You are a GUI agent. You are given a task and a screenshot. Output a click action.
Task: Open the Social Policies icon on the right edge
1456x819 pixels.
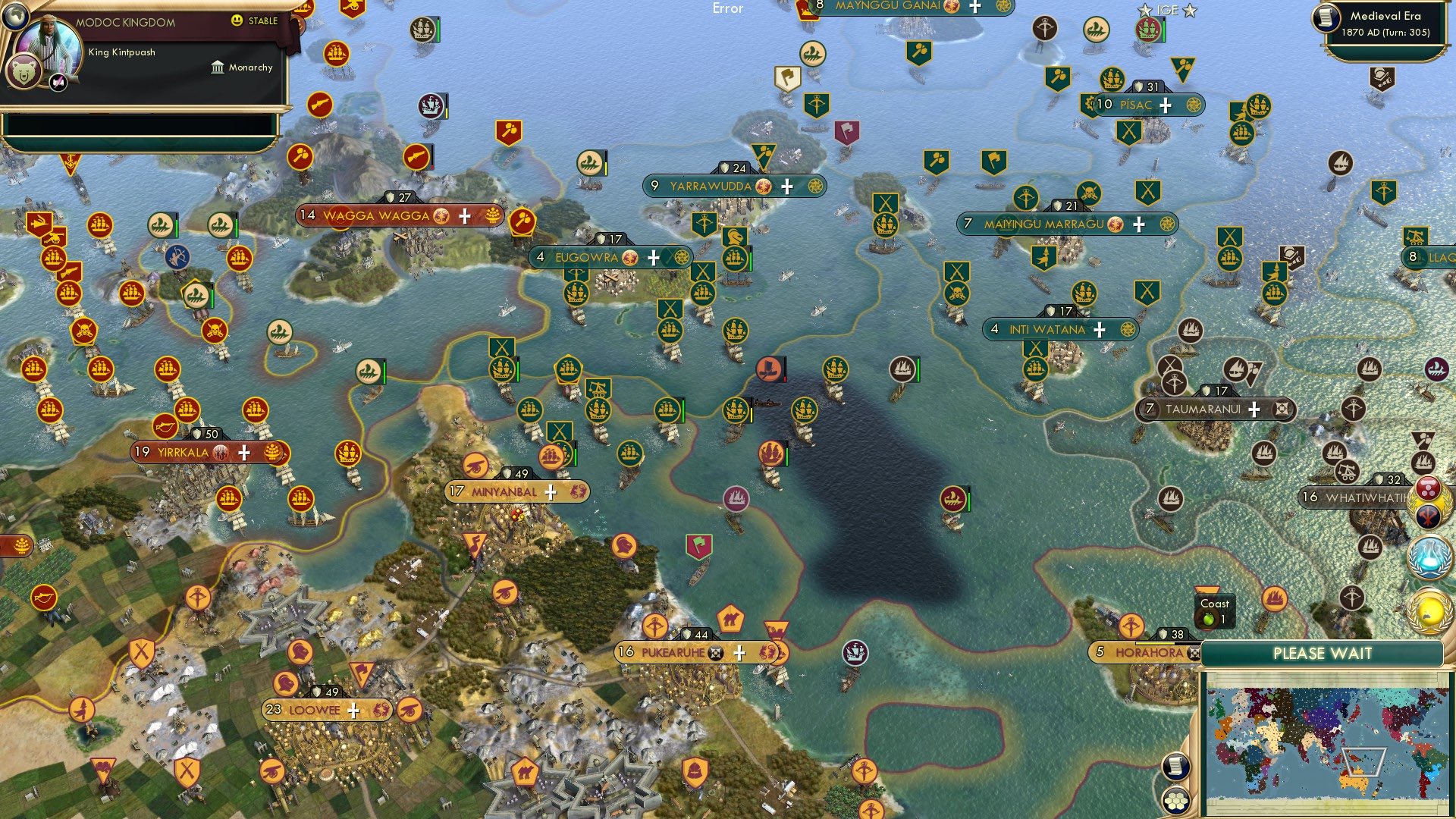(1430, 489)
